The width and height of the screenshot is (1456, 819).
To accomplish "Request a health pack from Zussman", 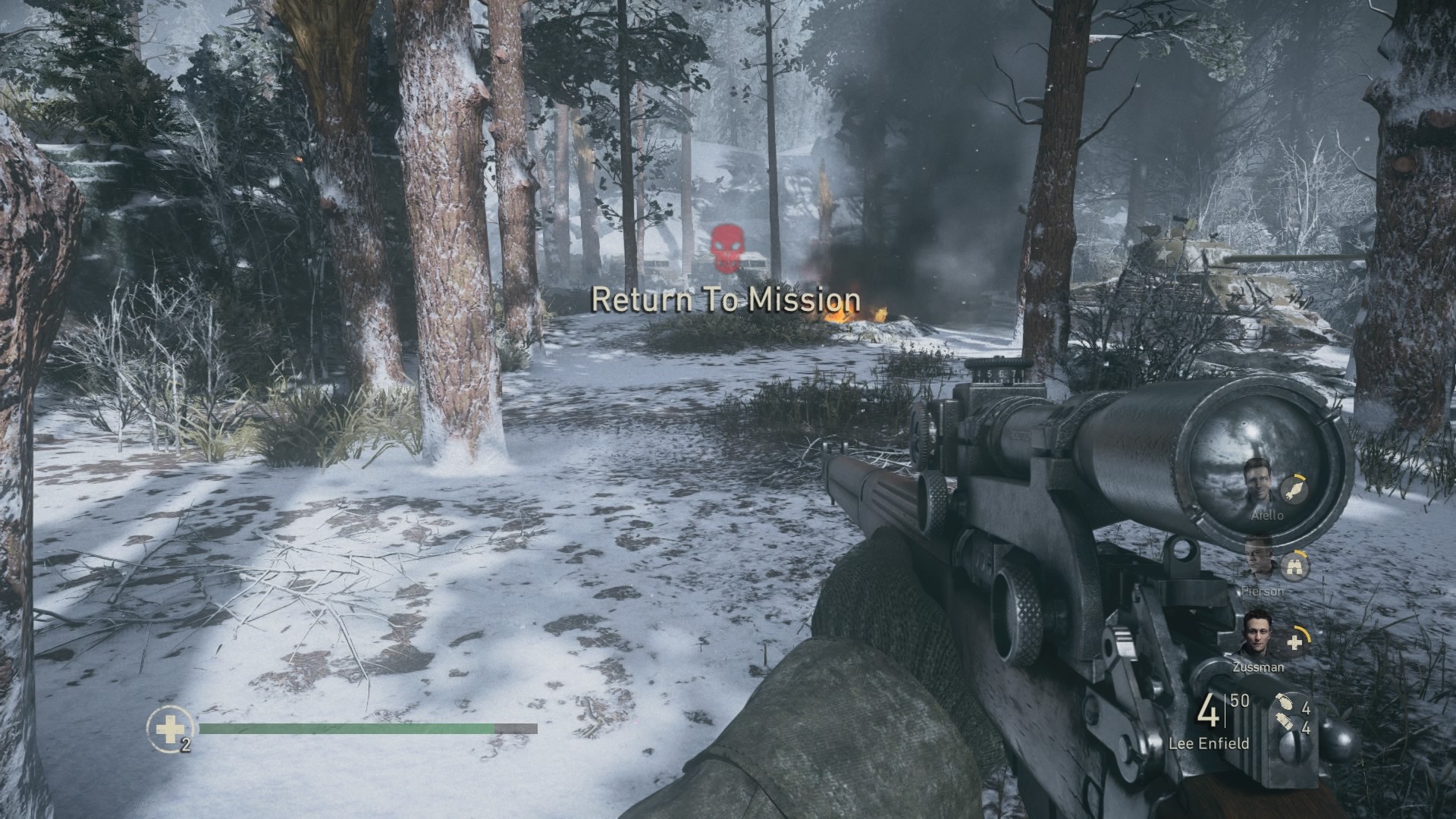I will (x=1295, y=643).
